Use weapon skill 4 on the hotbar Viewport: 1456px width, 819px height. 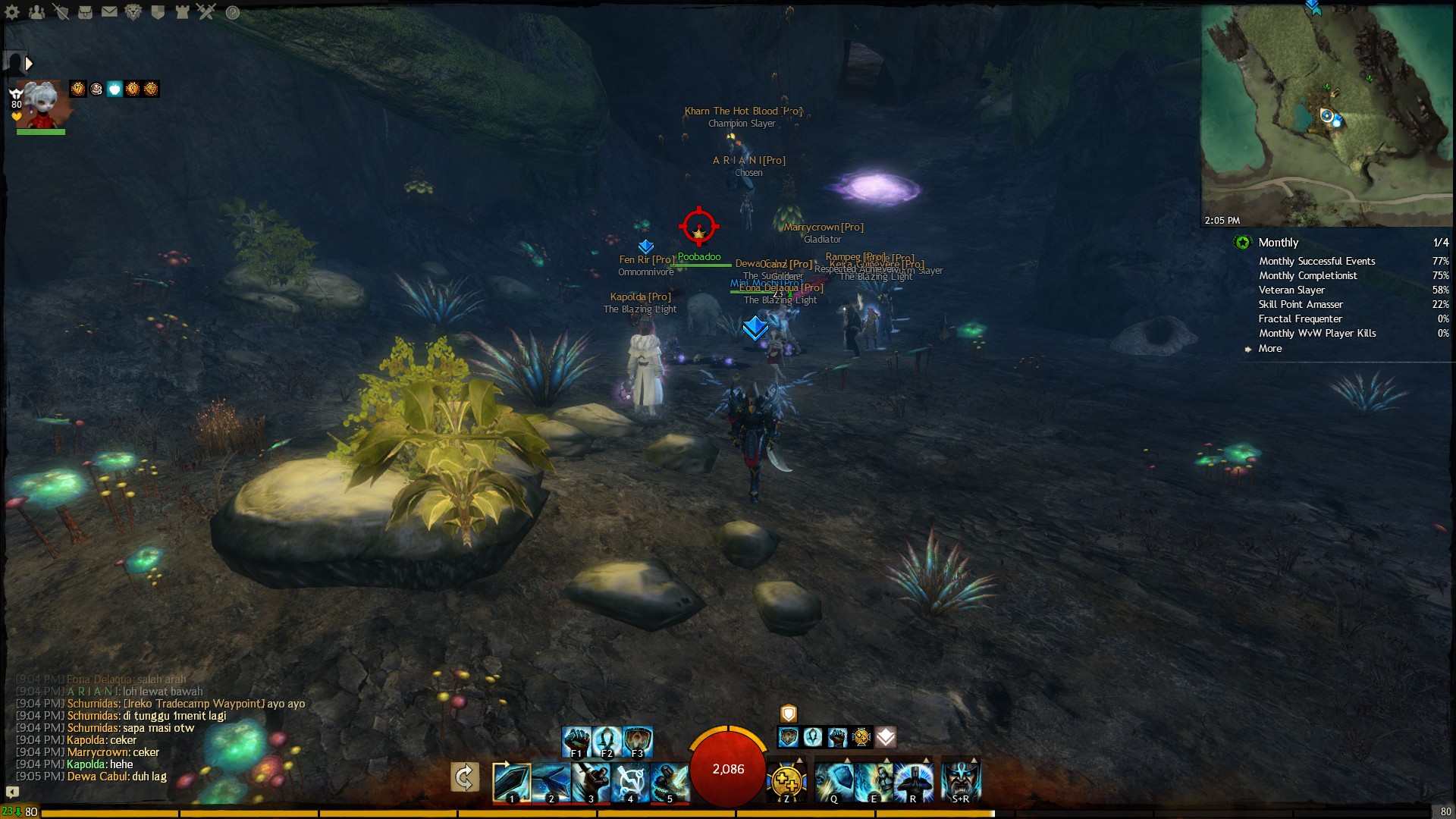(629, 781)
